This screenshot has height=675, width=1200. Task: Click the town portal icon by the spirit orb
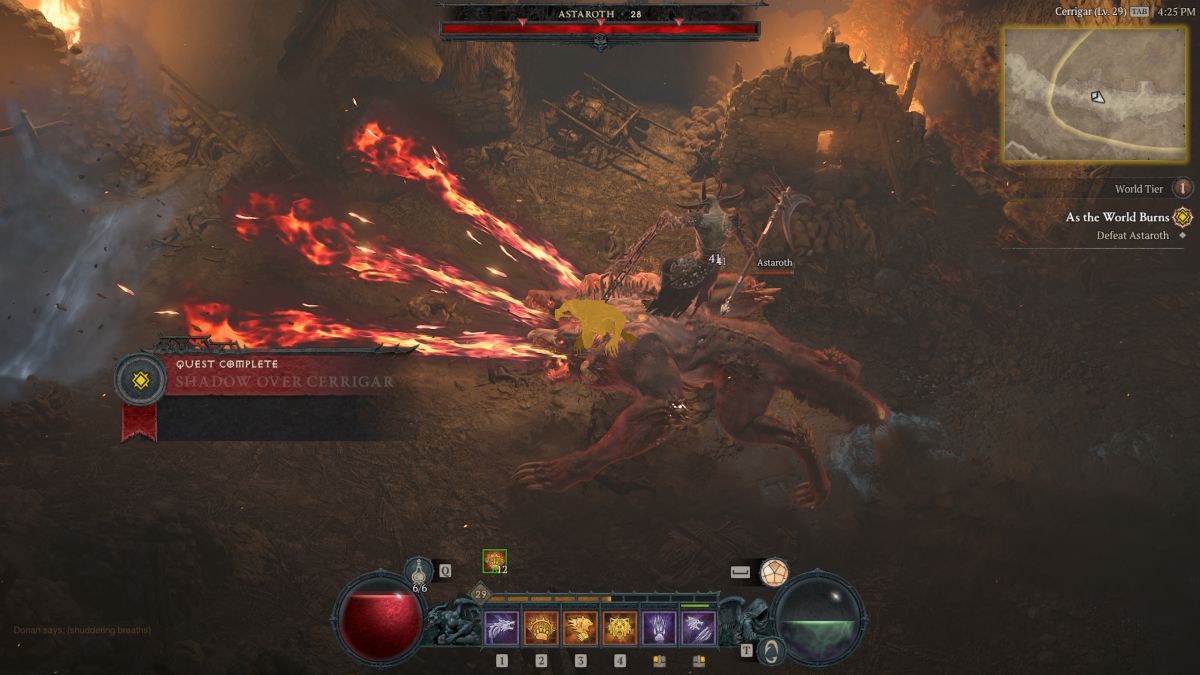[x=770, y=651]
